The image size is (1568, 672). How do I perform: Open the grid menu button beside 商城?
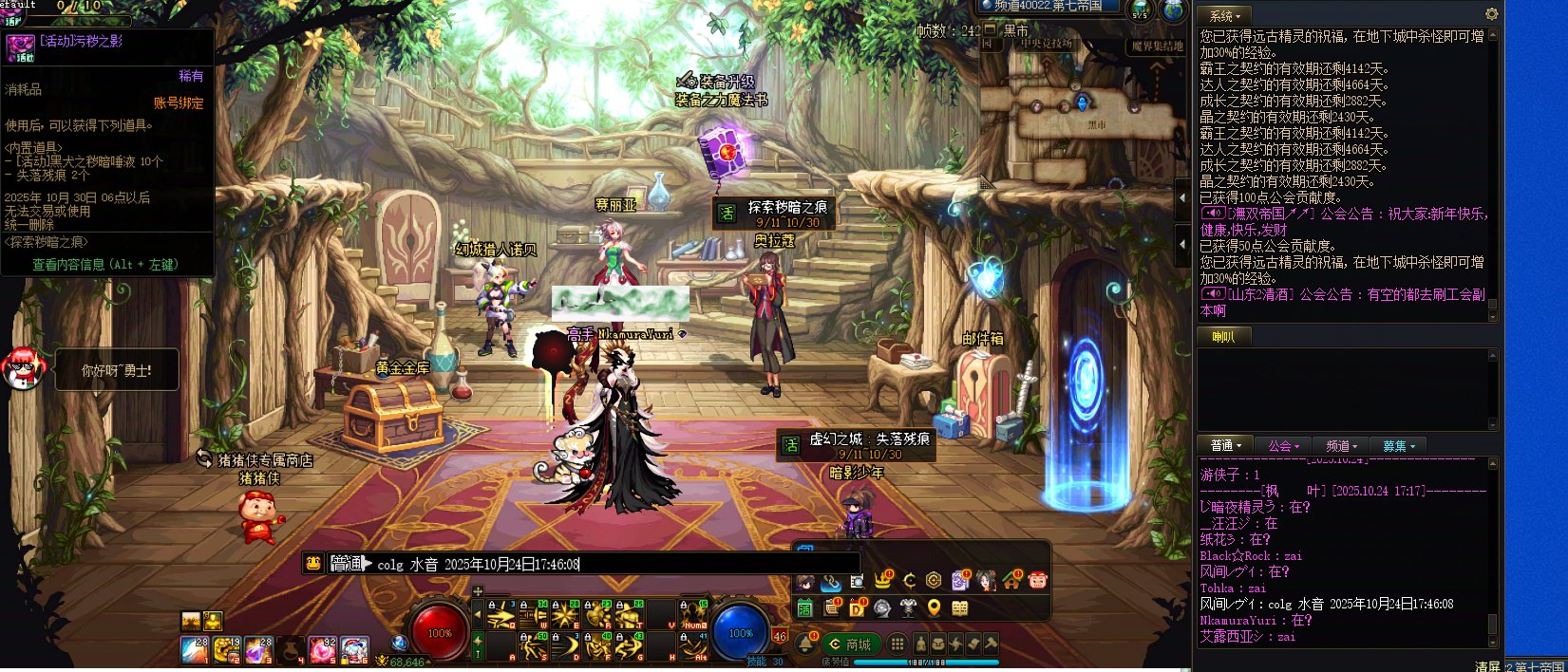tap(897, 644)
